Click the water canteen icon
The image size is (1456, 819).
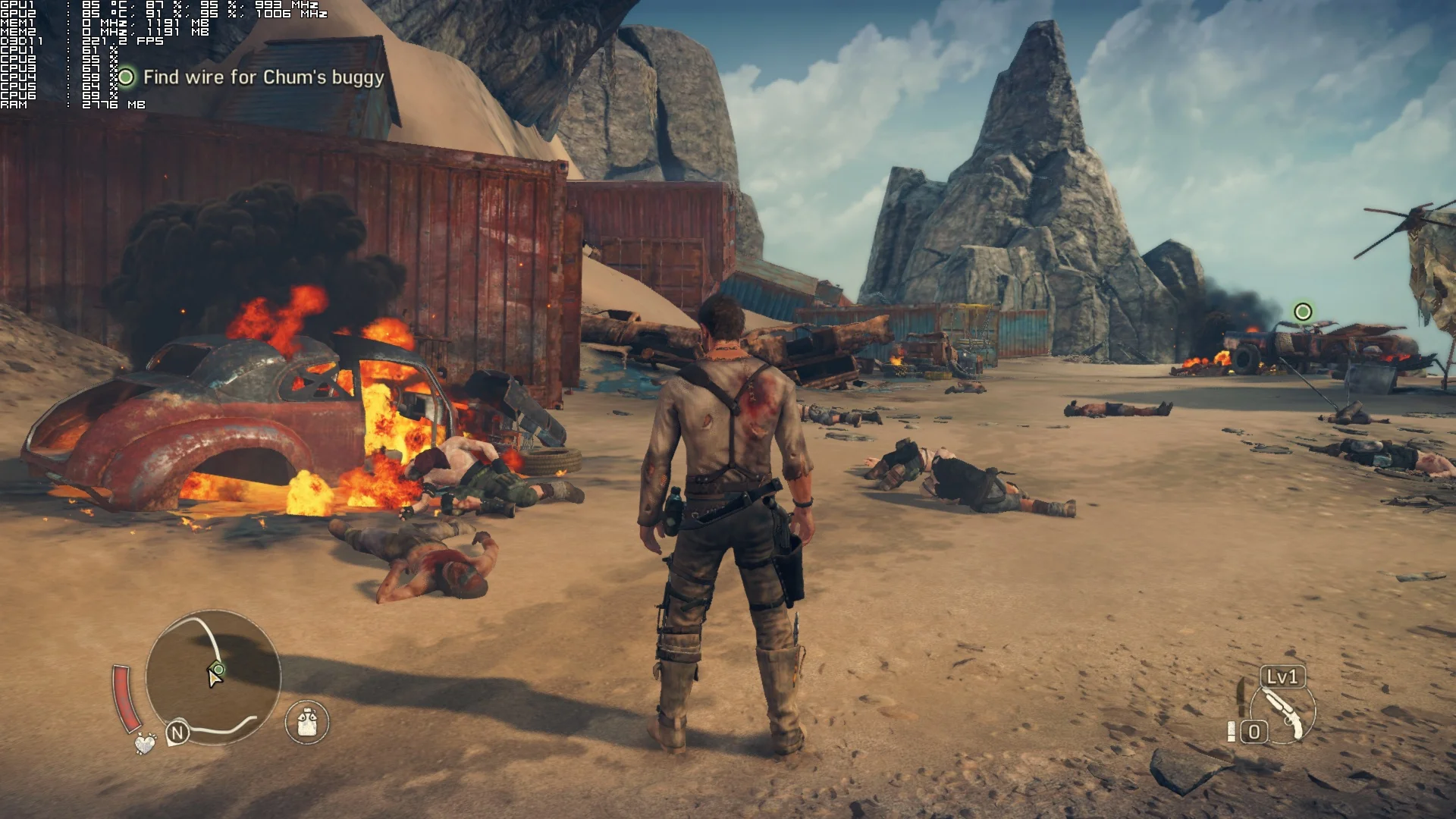coord(307,721)
